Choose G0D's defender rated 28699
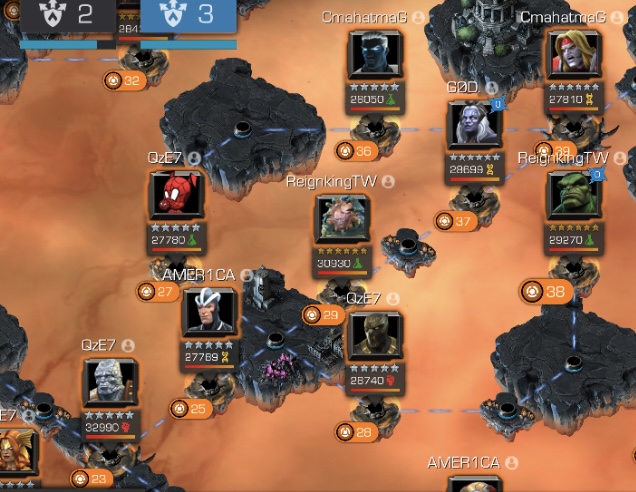This screenshot has height=492, width=636. [474, 125]
